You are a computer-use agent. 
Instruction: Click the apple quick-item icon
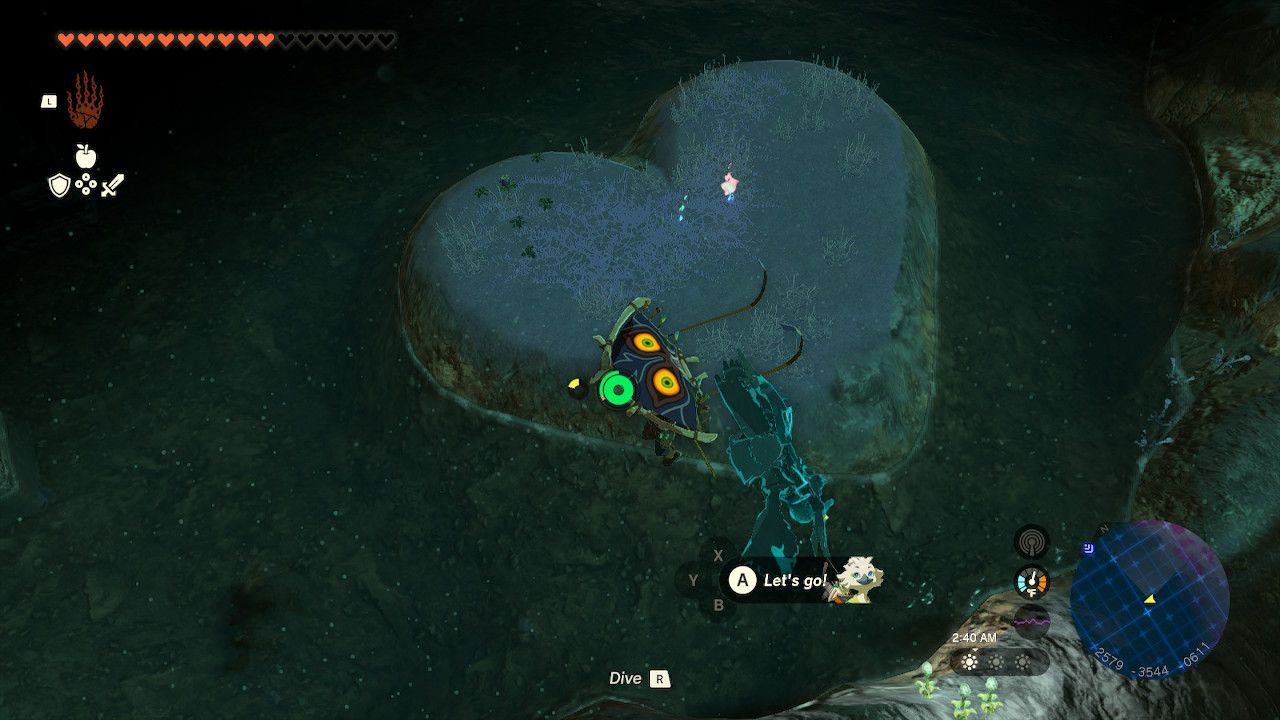tap(85, 156)
